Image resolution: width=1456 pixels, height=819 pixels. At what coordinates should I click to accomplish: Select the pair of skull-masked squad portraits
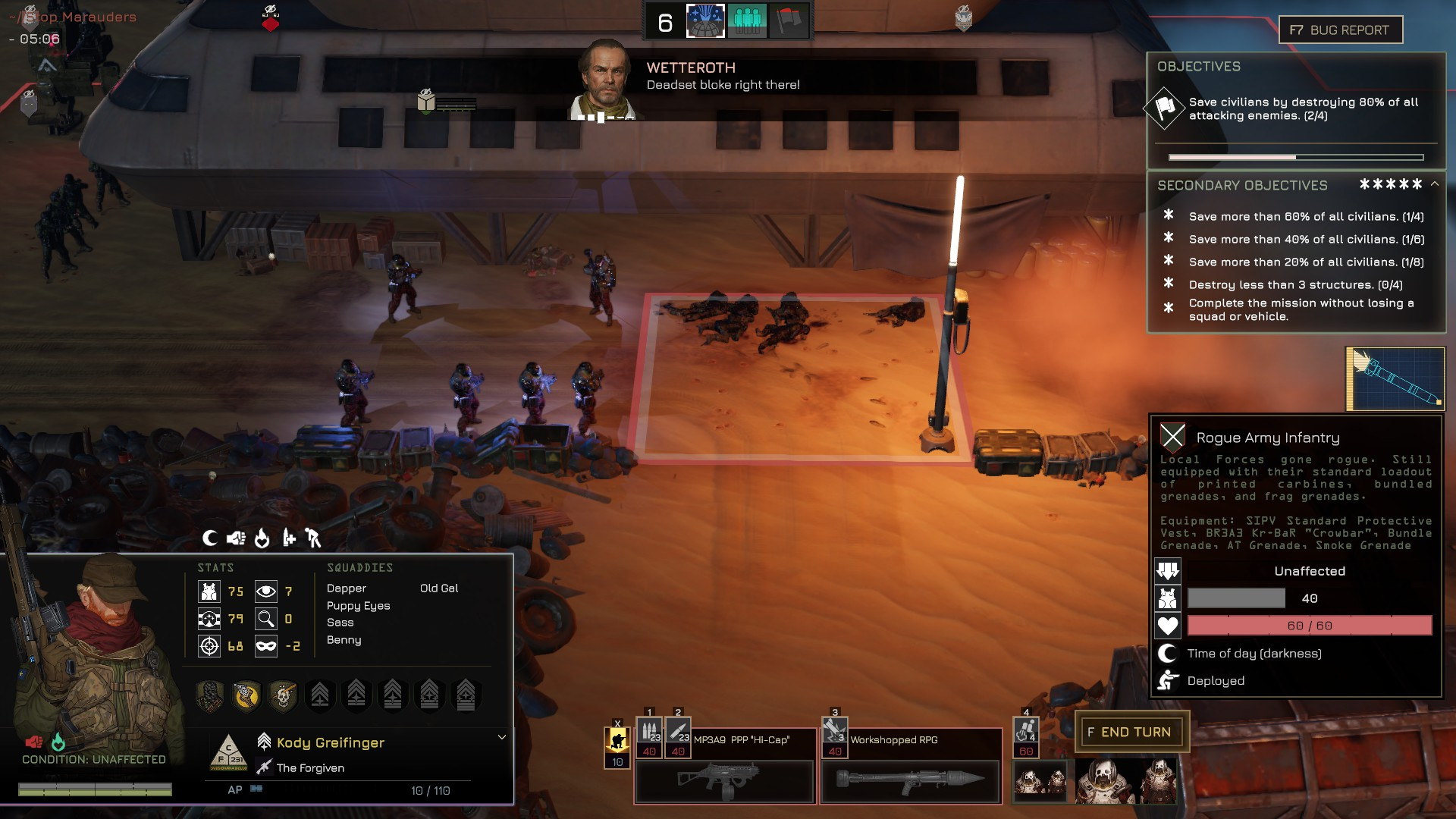[x=1040, y=781]
